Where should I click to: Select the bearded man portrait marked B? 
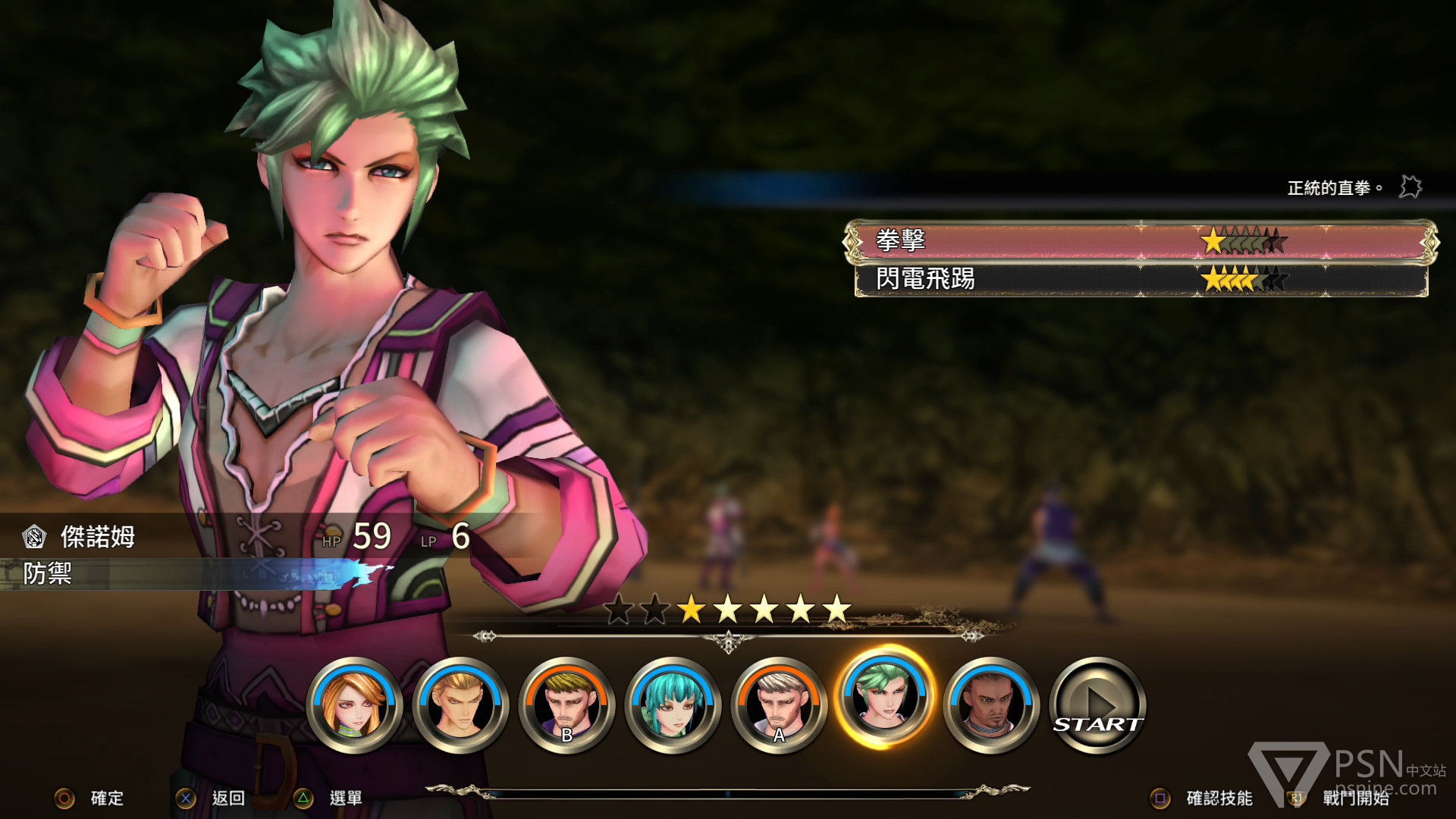click(x=566, y=706)
